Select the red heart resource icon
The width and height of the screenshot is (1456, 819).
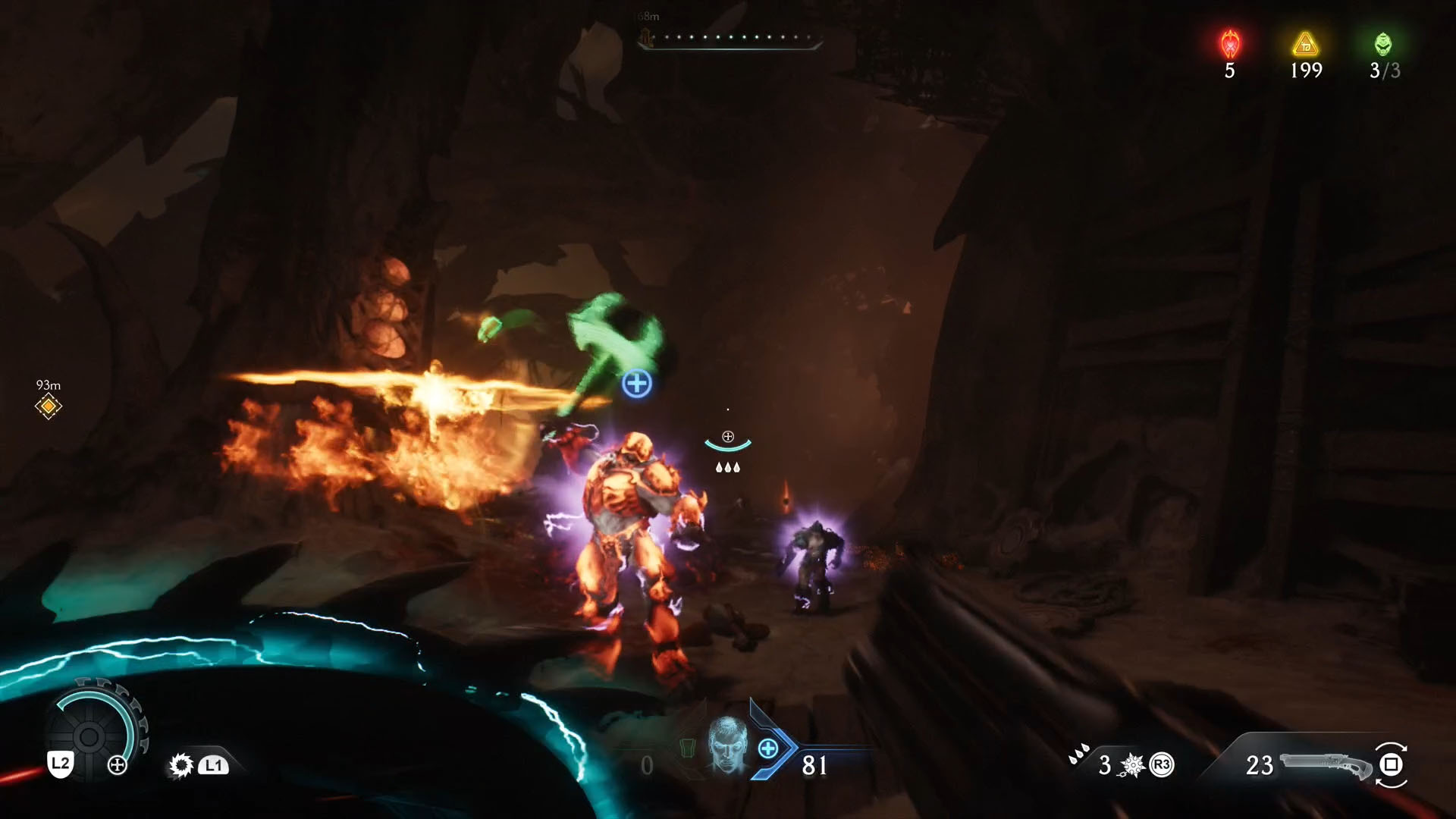pos(1229,42)
